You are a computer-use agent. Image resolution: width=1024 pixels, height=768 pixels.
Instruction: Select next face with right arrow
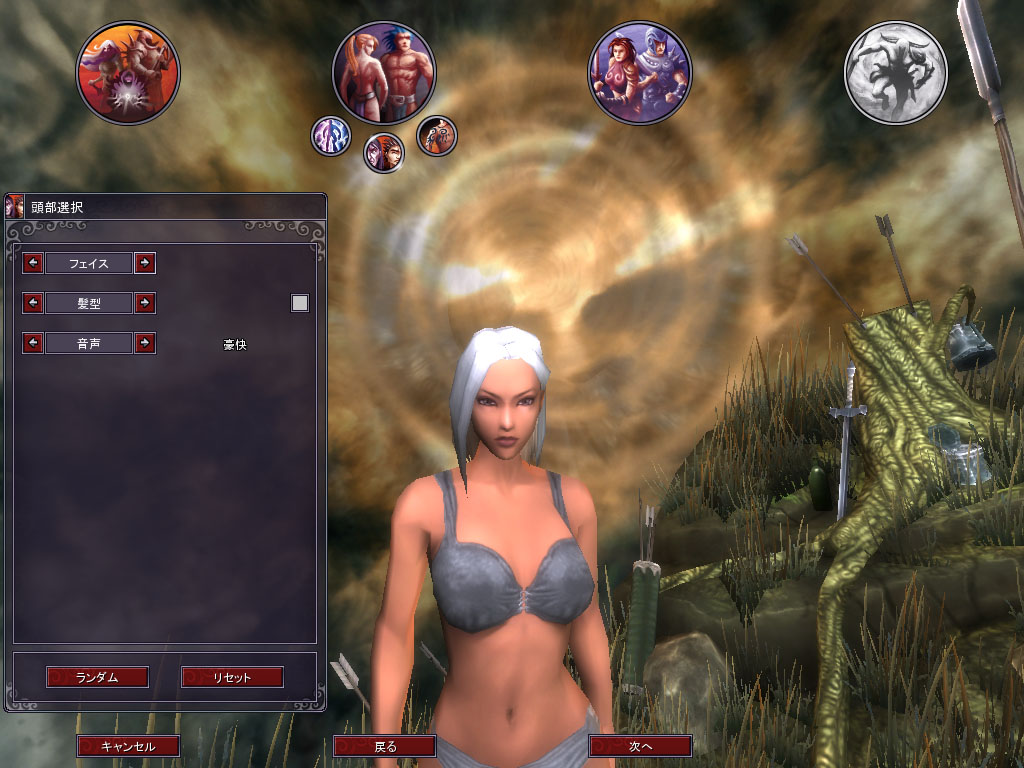point(145,263)
